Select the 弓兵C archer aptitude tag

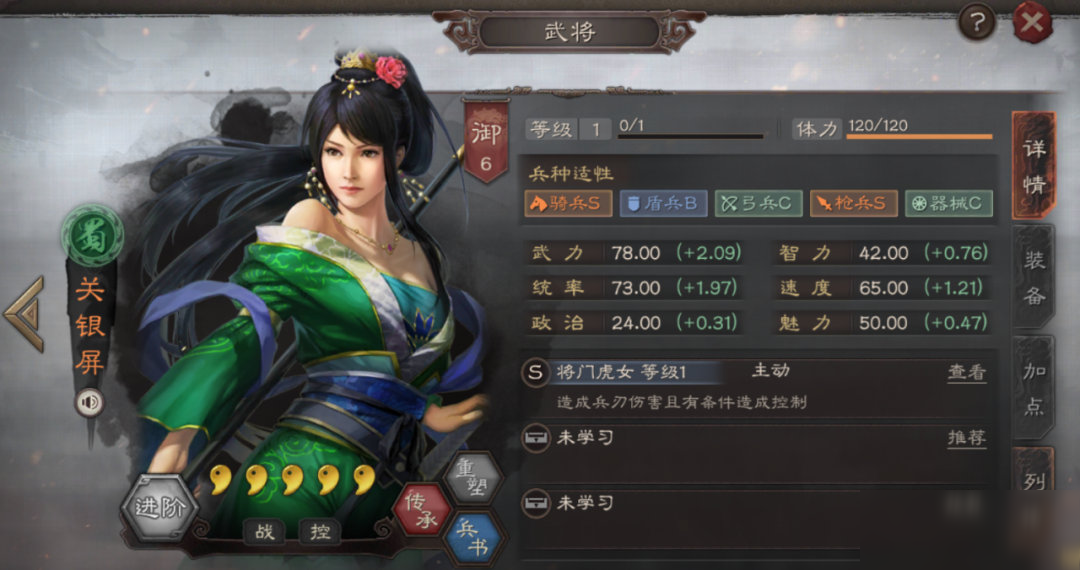click(x=758, y=204)
